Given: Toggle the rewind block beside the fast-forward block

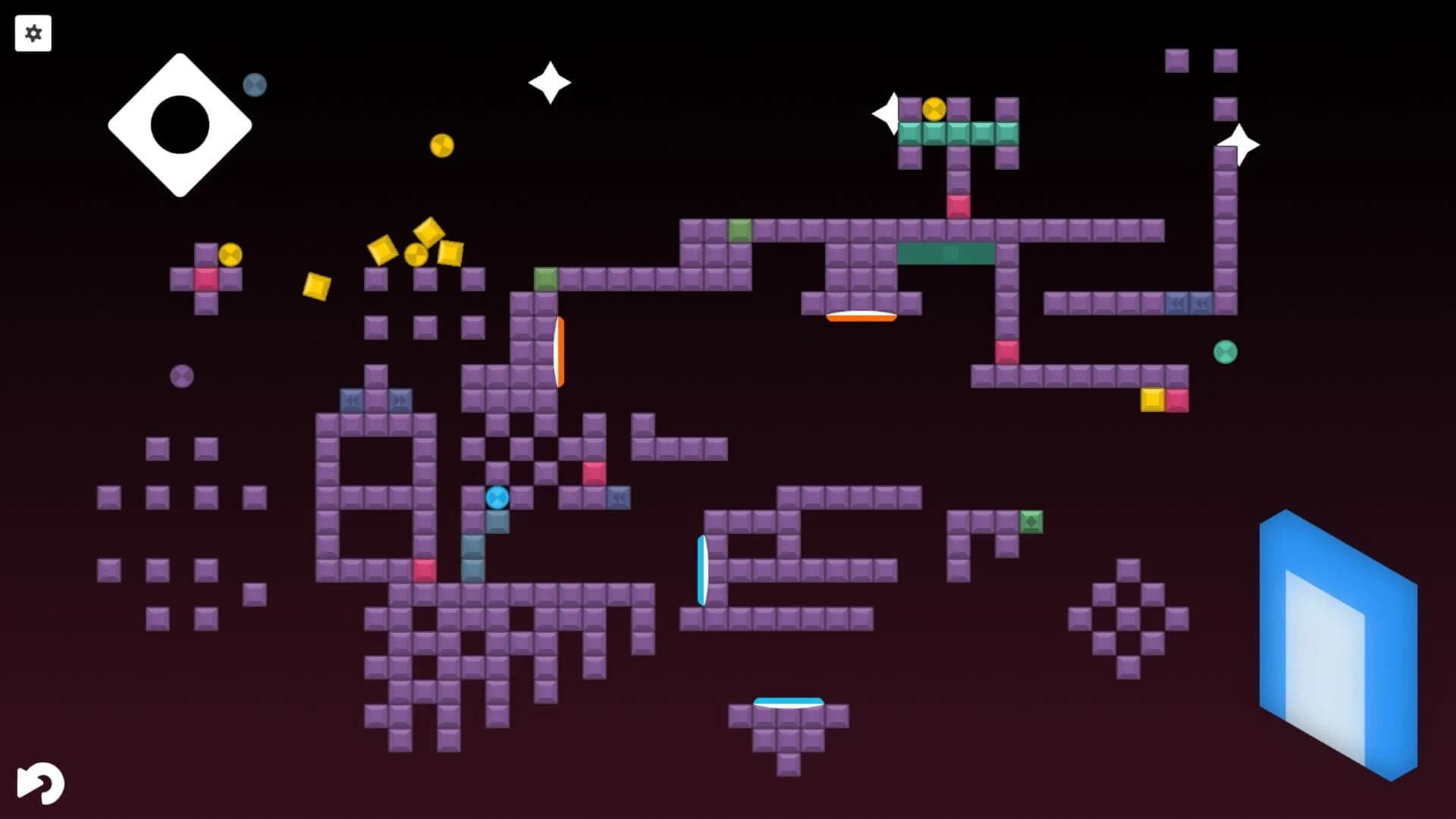Looking at the screenshot, I should (354, 400).
